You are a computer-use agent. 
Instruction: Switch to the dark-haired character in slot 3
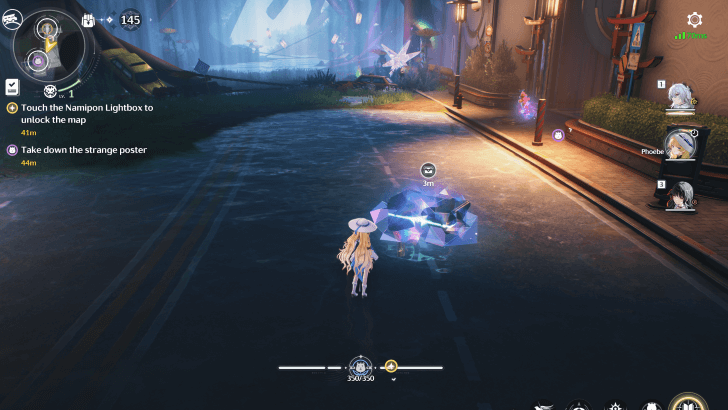click(x=681, y=194)
